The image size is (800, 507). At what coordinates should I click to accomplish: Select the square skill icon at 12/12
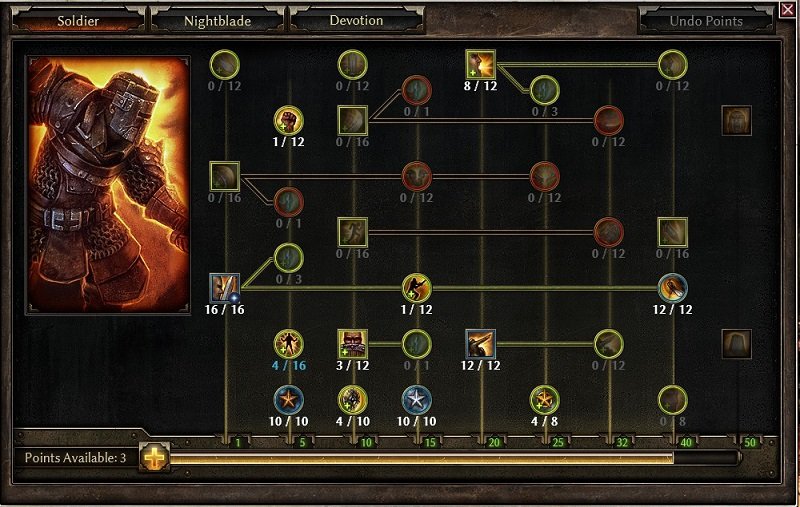tap(480, 344)
